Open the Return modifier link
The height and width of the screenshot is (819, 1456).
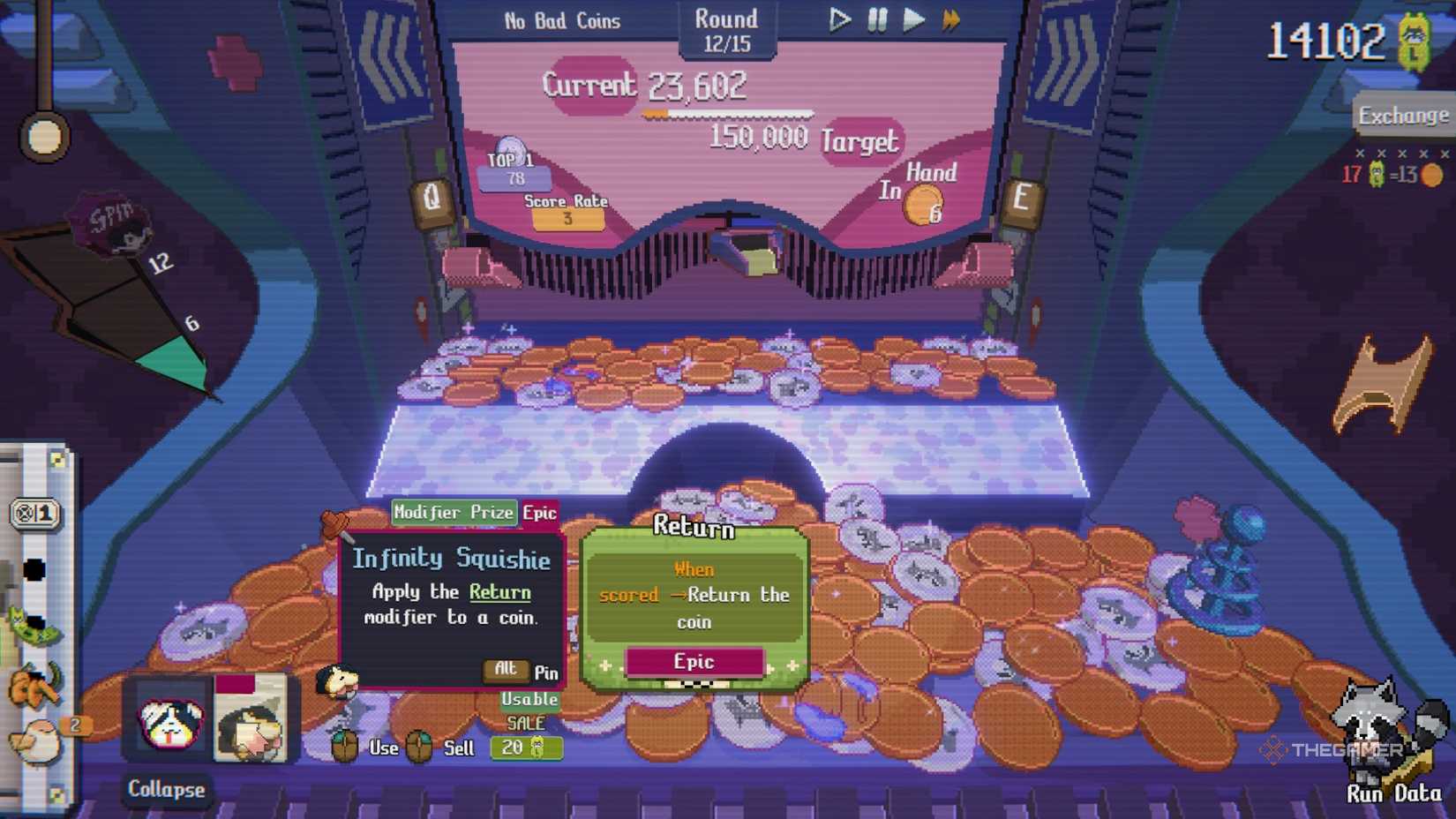pyautogui.click(x=499, y=592)
